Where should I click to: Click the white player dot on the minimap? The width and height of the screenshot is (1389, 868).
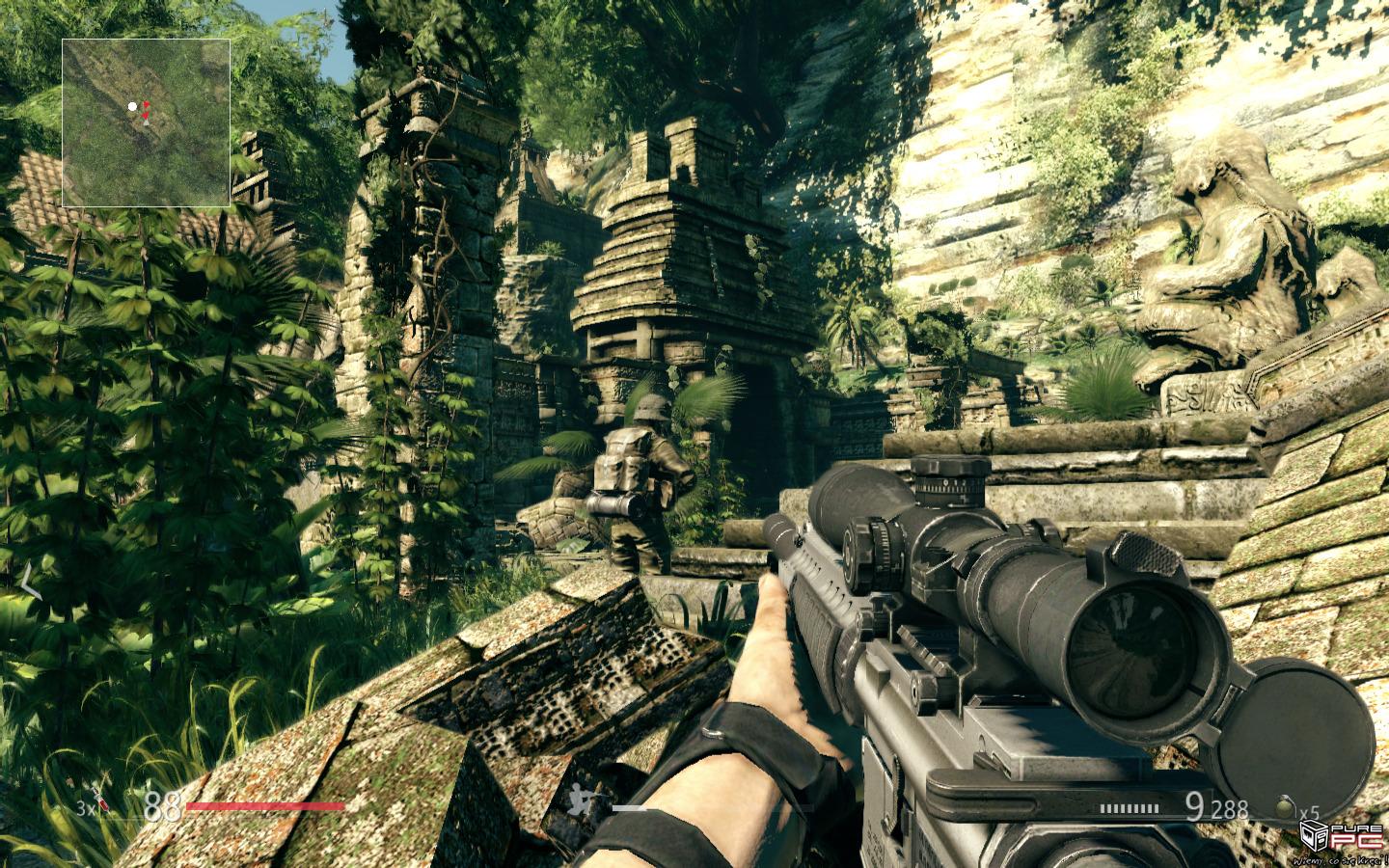pyautogui.click(x=133, y=107)
